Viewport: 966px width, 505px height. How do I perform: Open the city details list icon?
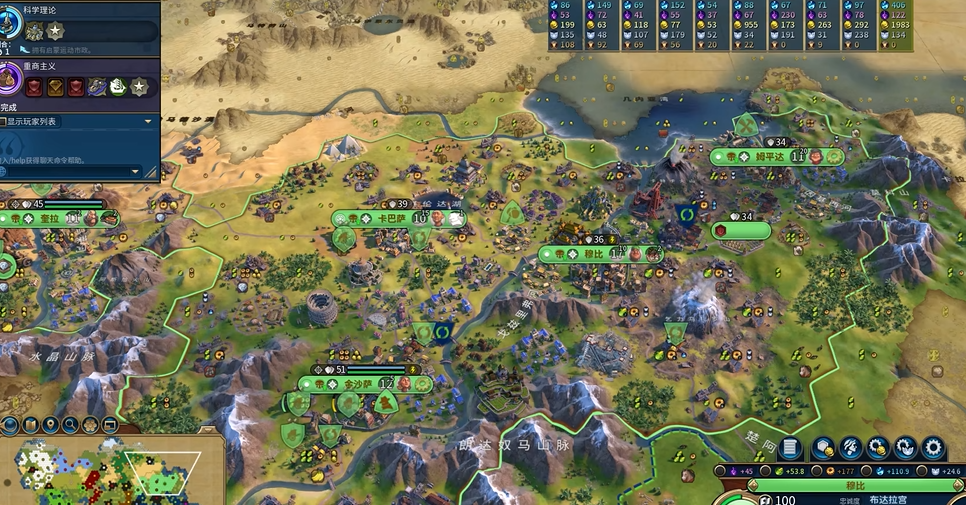[789, 448]
